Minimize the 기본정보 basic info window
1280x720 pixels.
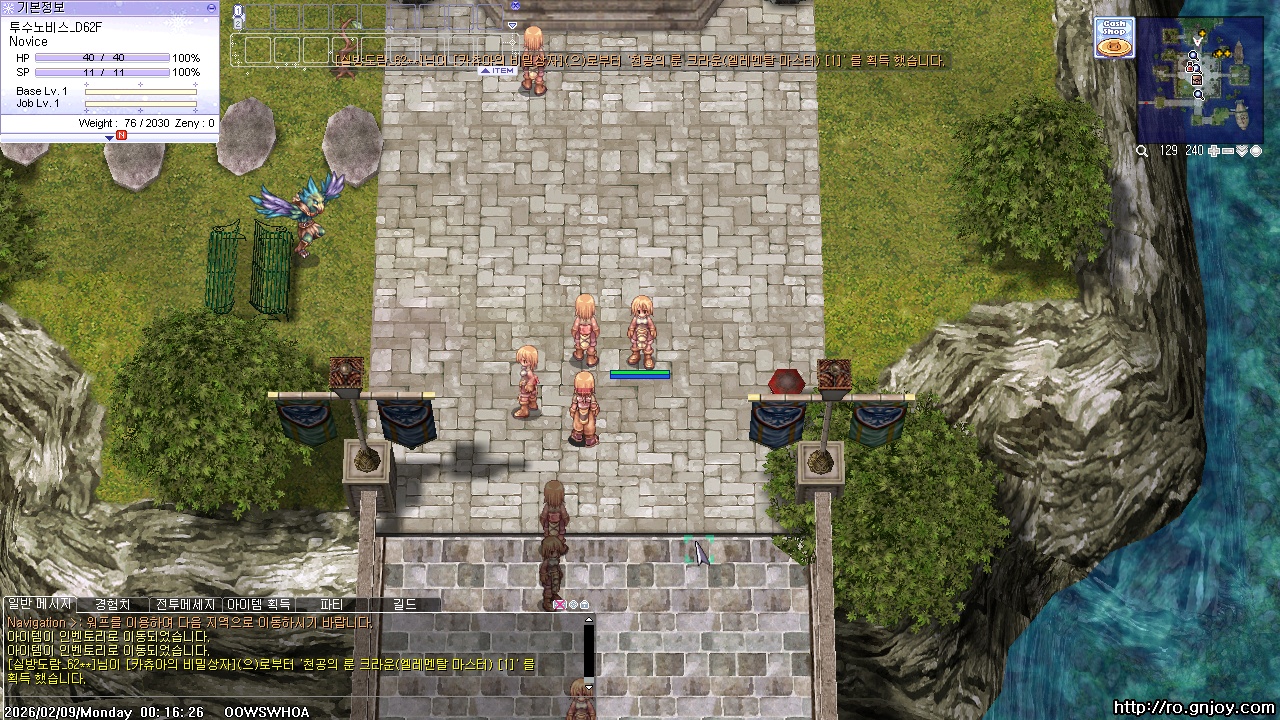[x=211, y=7]
